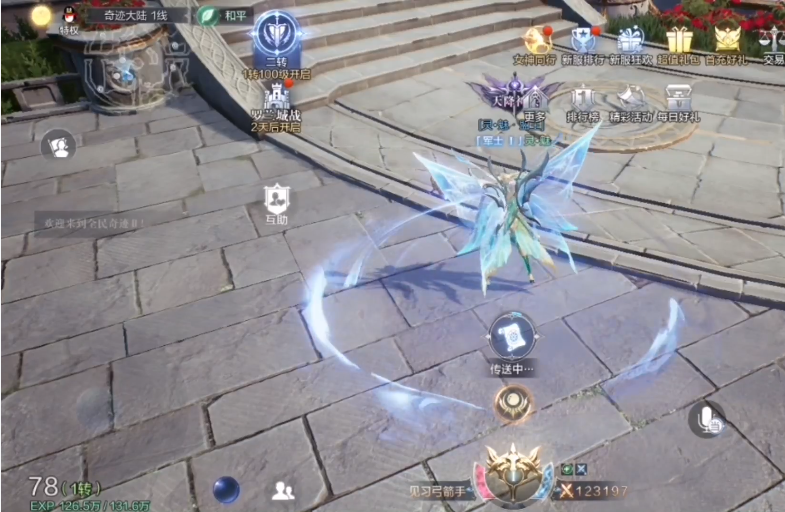Open the flag-bearer icon on the left edge
Image resolution: width=785 pixels, height=512 pixels.
pyautogui.click(x=59, y=146)
